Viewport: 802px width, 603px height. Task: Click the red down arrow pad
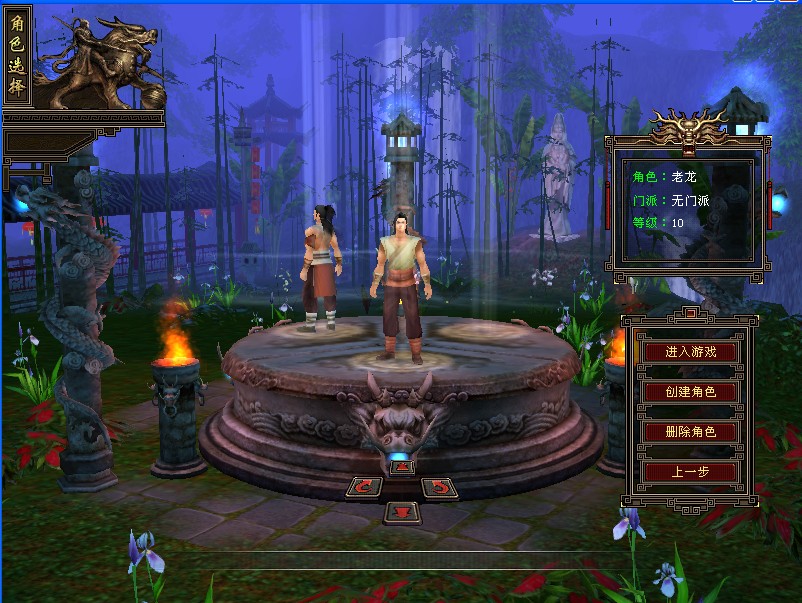401,512
